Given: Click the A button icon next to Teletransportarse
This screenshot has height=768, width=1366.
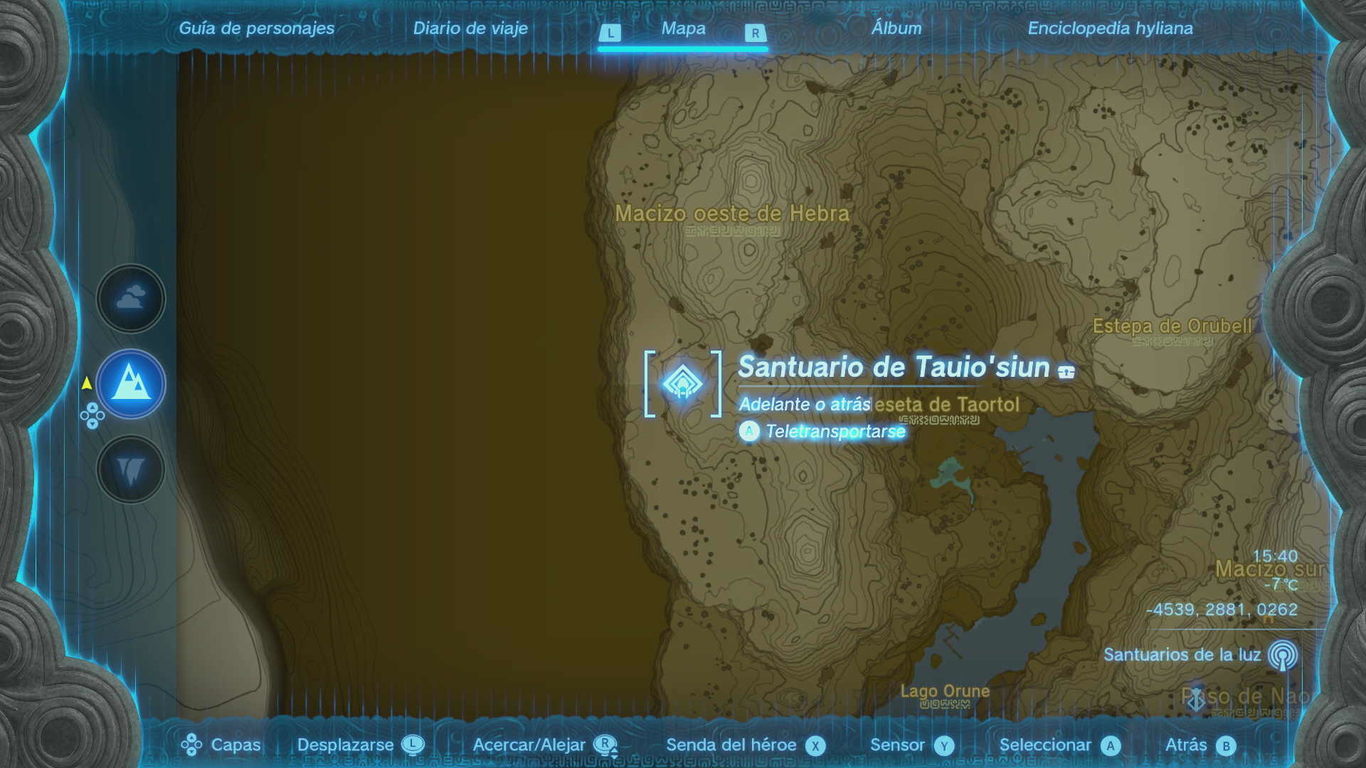Looking at the screenshot, I should [749, 431].
